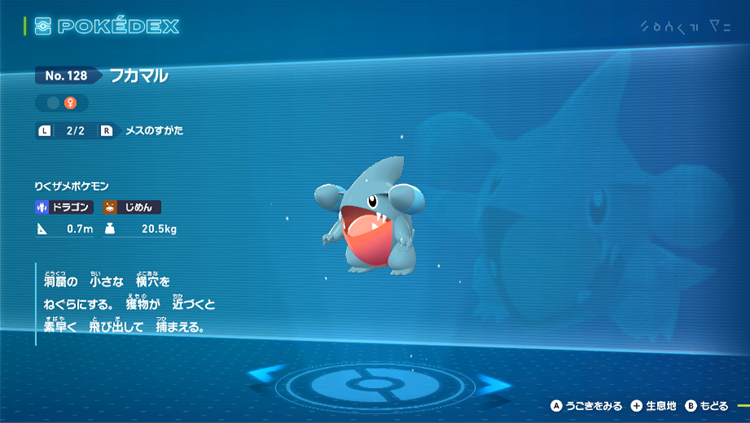This screenshot has height=423, width=750.
Task: Select the orange female gender icon
Action: 71,103
